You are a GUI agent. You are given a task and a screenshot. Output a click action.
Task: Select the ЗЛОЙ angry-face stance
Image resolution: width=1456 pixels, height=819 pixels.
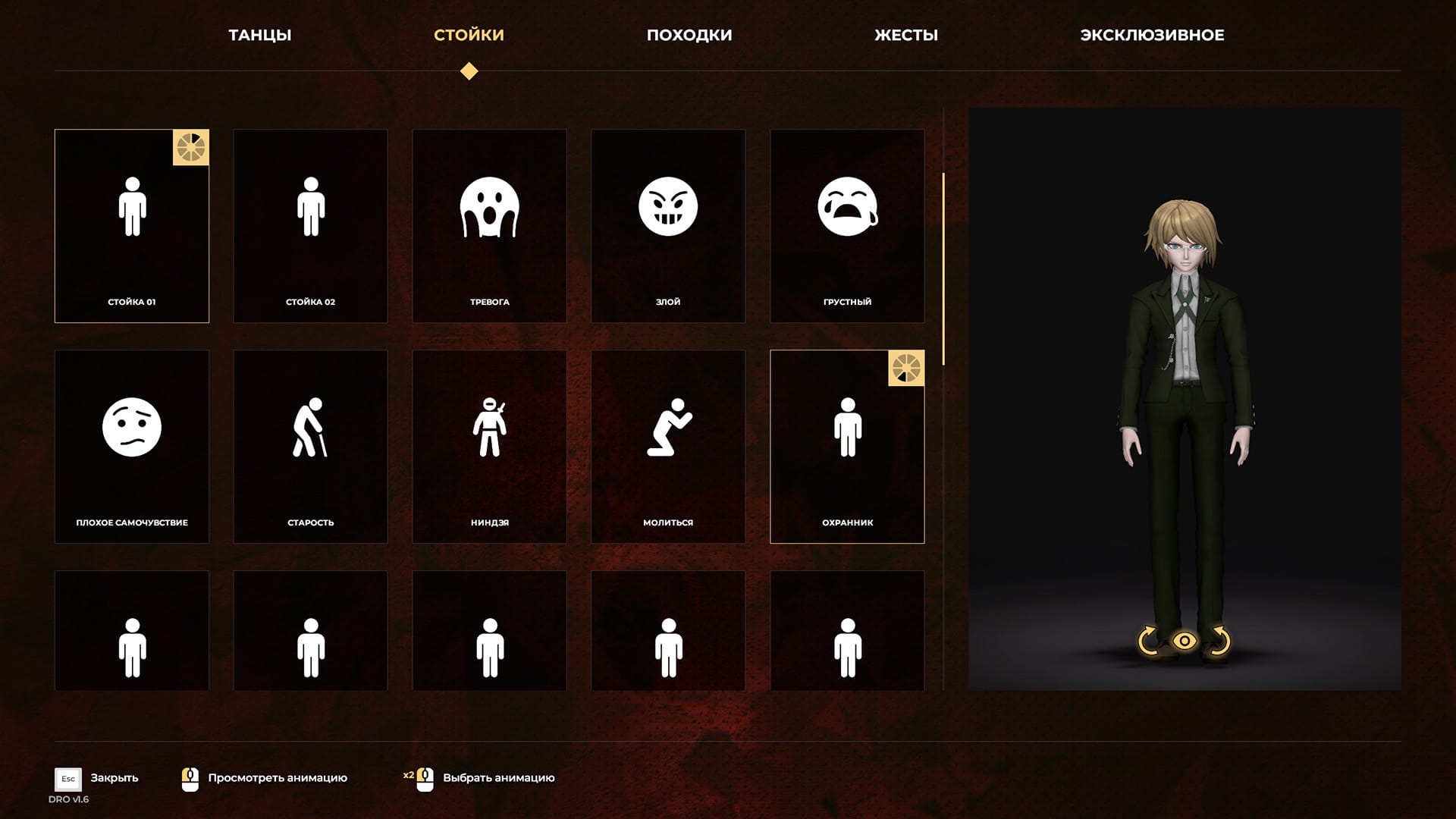[668, 226]
